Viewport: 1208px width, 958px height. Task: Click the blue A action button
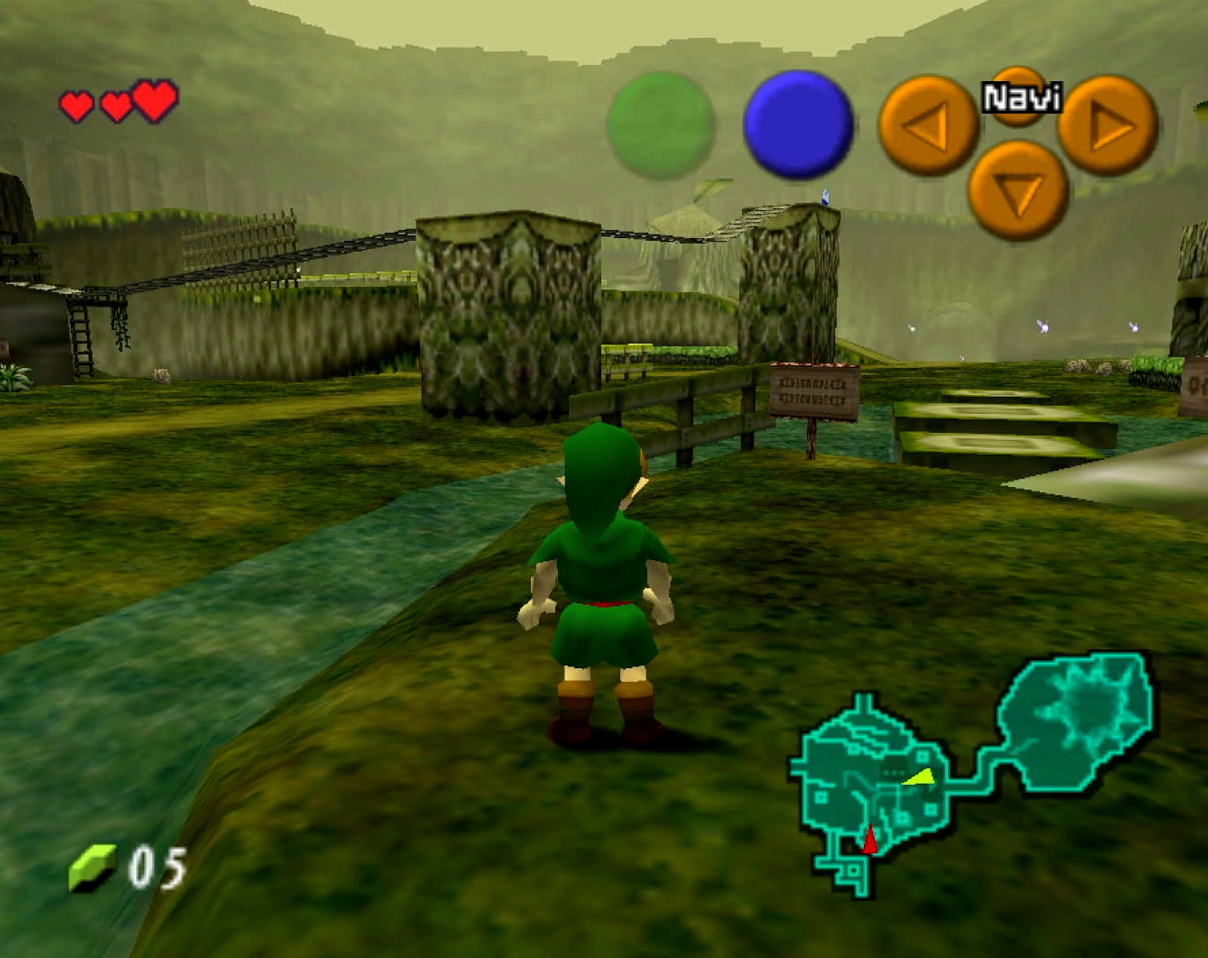tap(798, 125)
